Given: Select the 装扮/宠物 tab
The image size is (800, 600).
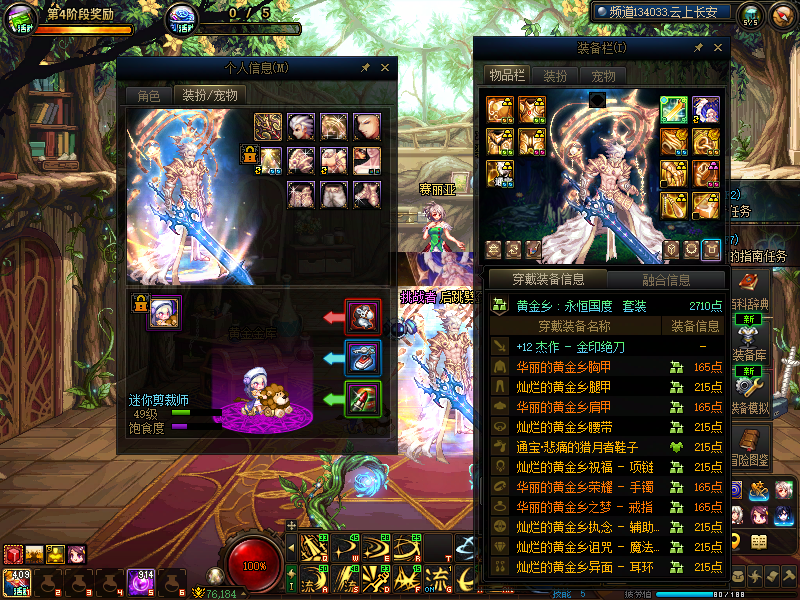Looking at the screenshot, I should (208, 96).
